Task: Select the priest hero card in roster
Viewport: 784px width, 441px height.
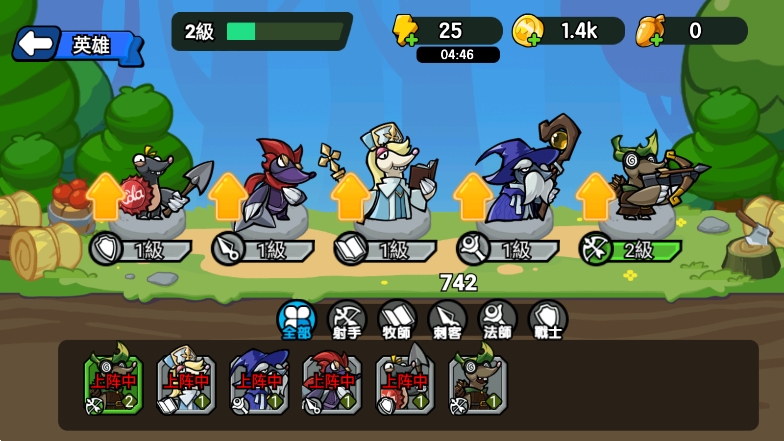Action: 184,384
